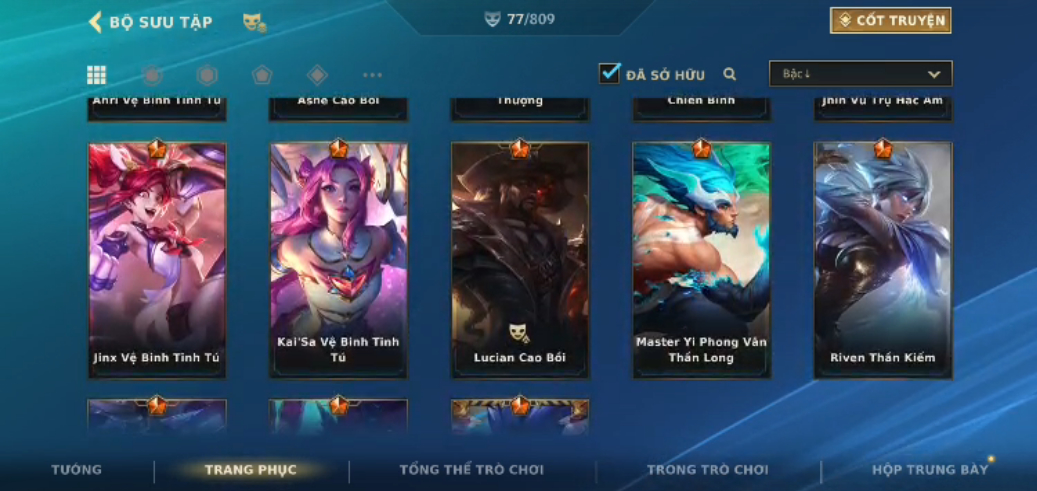Choose the Kai'Sa Vệ Binh Tinh Tú skin
Screen dimensions: 1037x491
coord(338,260)
